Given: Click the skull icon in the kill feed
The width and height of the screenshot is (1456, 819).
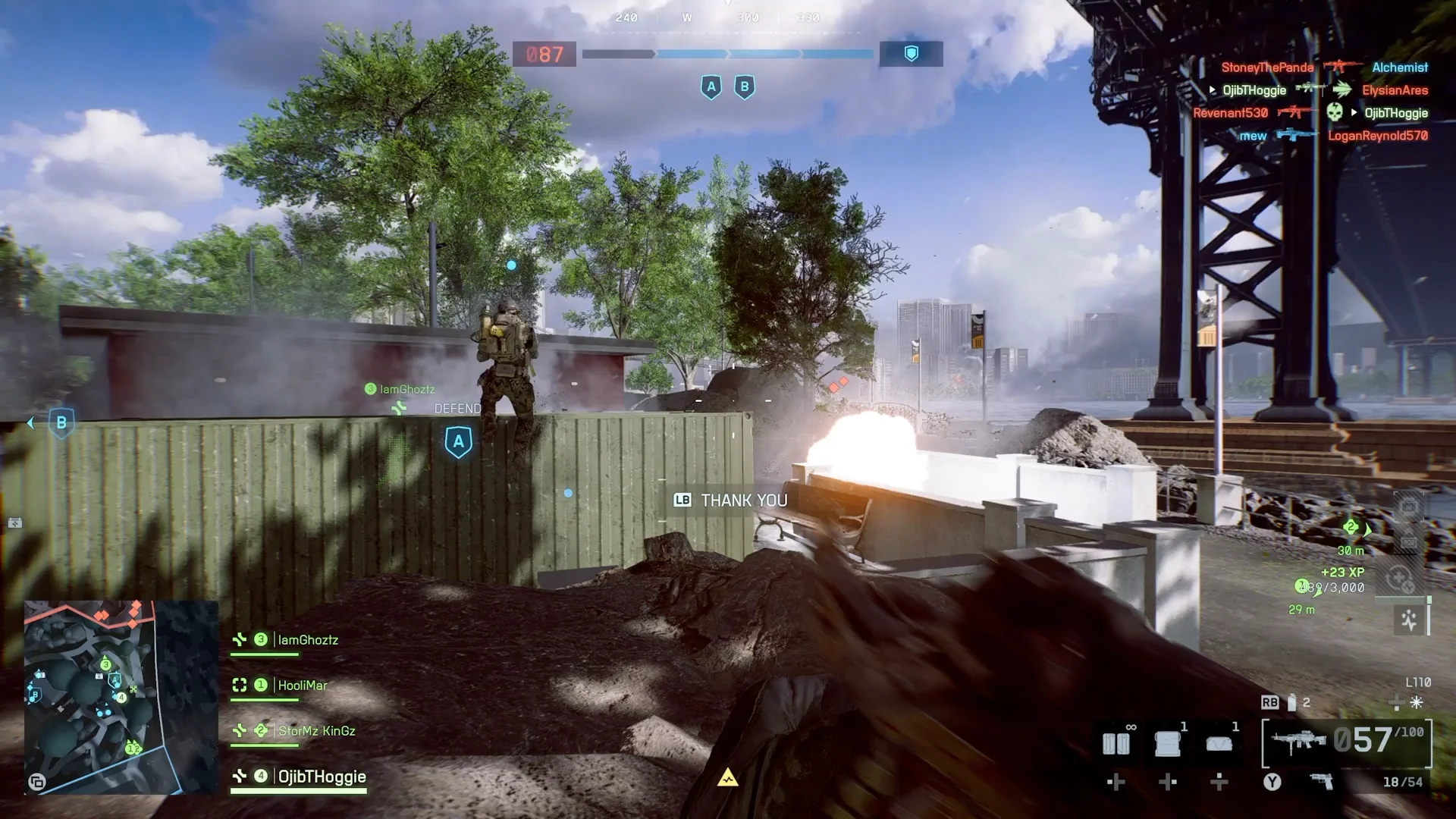Looking at the screenshot, I should 1335,111.
